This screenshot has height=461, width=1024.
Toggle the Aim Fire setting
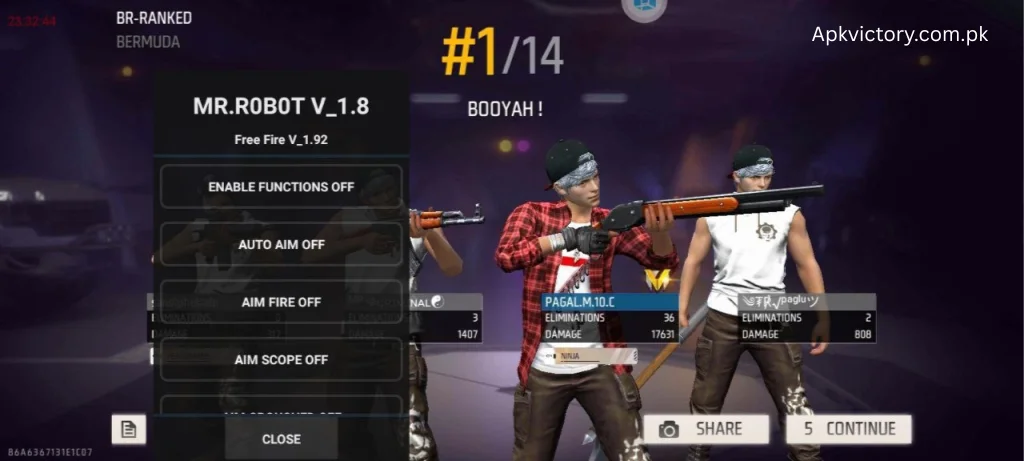[x=281, y=302]
